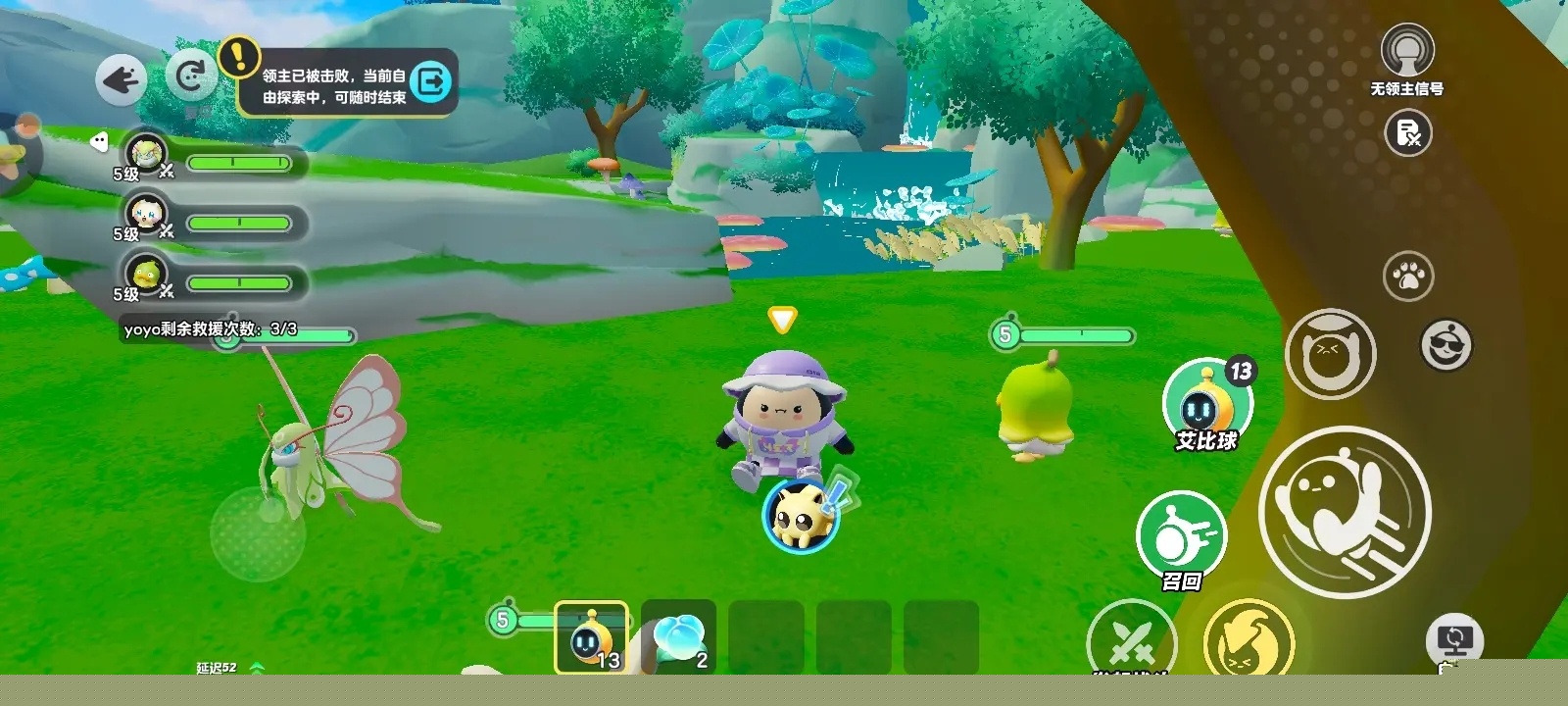Image resolution: width=1568 pixels, height=706 pixels.
Task: Exit exploration via the blue exit button
Action: tap(431, 81)
